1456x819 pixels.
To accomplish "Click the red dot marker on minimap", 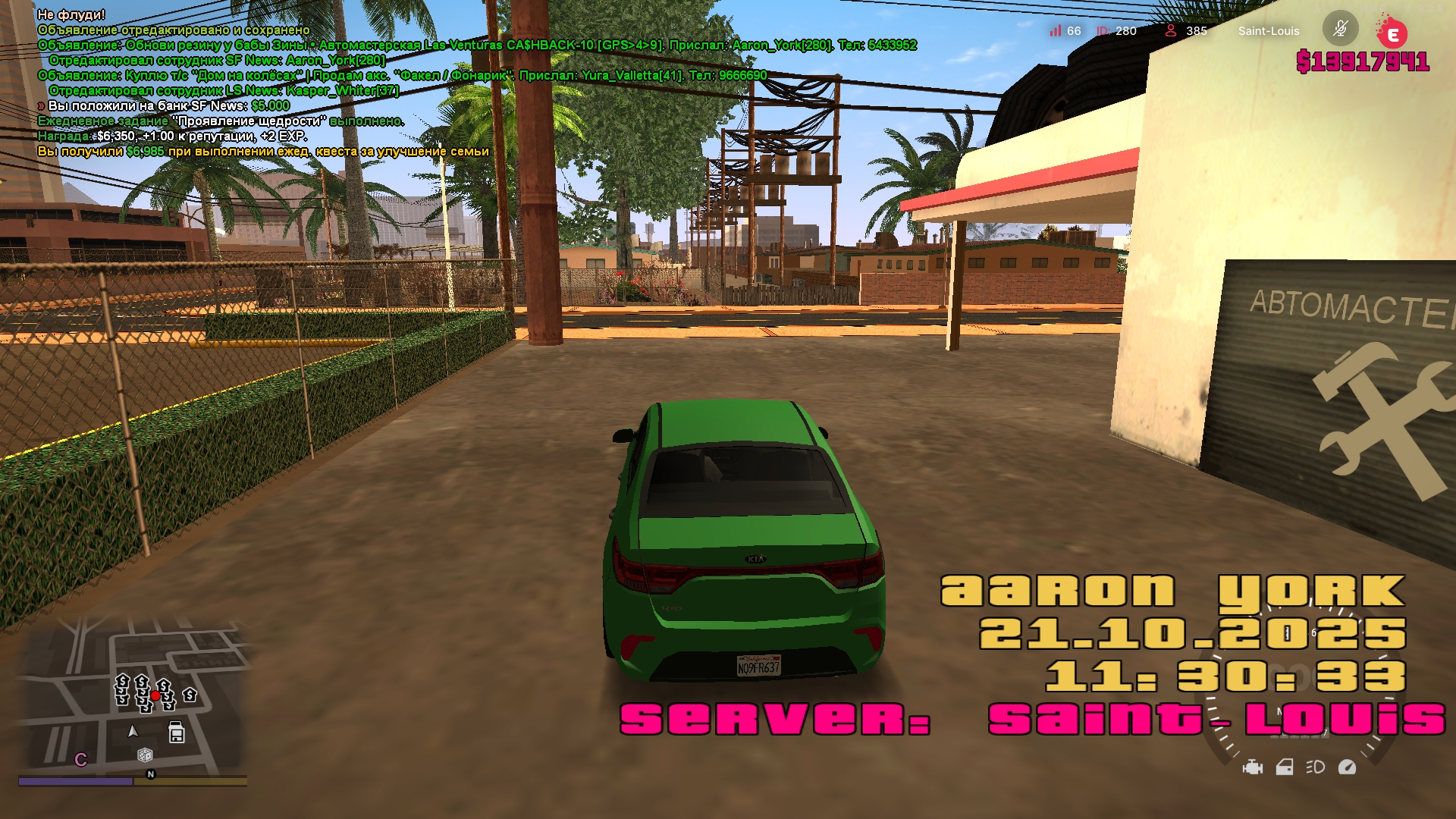I will (x=155, y=695).
